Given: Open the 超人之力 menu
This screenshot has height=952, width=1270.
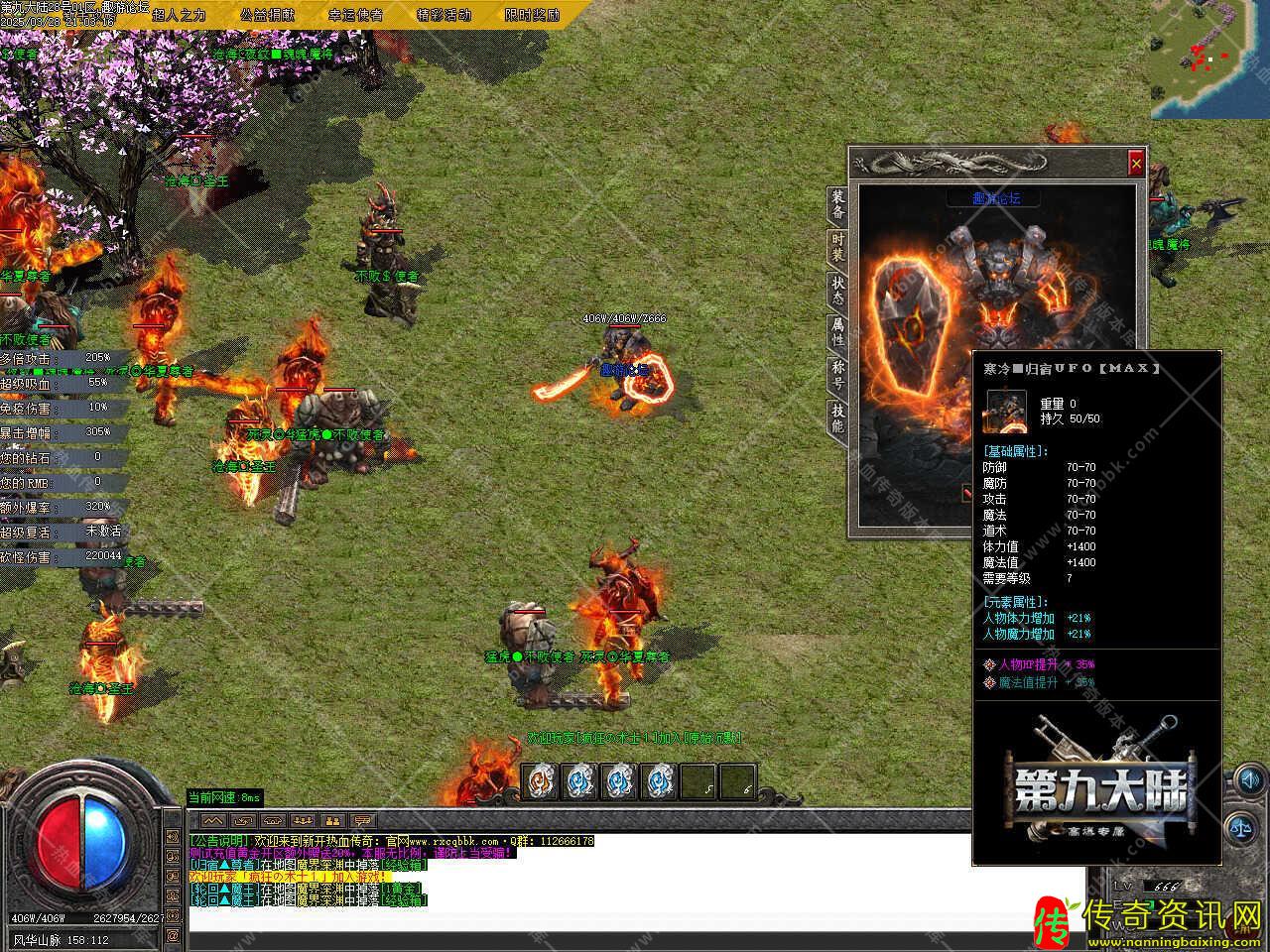Looking at the screenshot, I should 179,15.
